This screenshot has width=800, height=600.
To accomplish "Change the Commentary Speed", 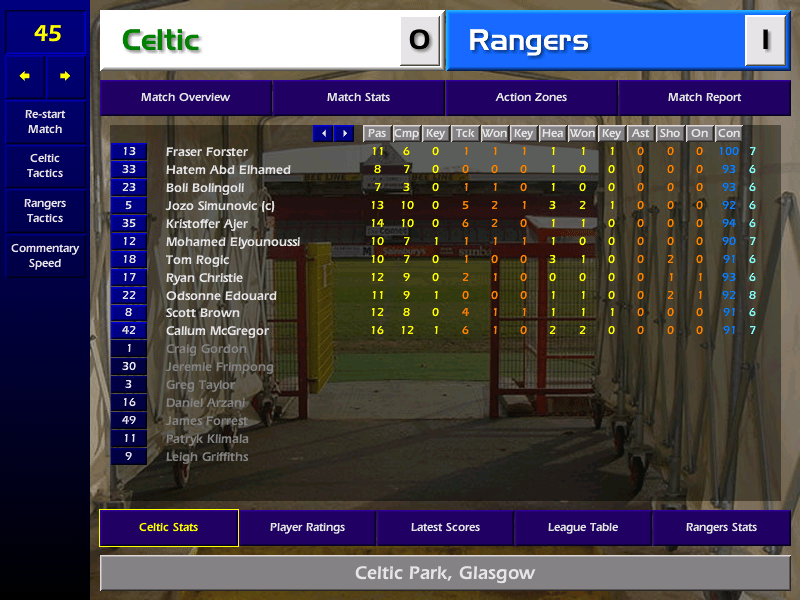I will pos(45,256).
